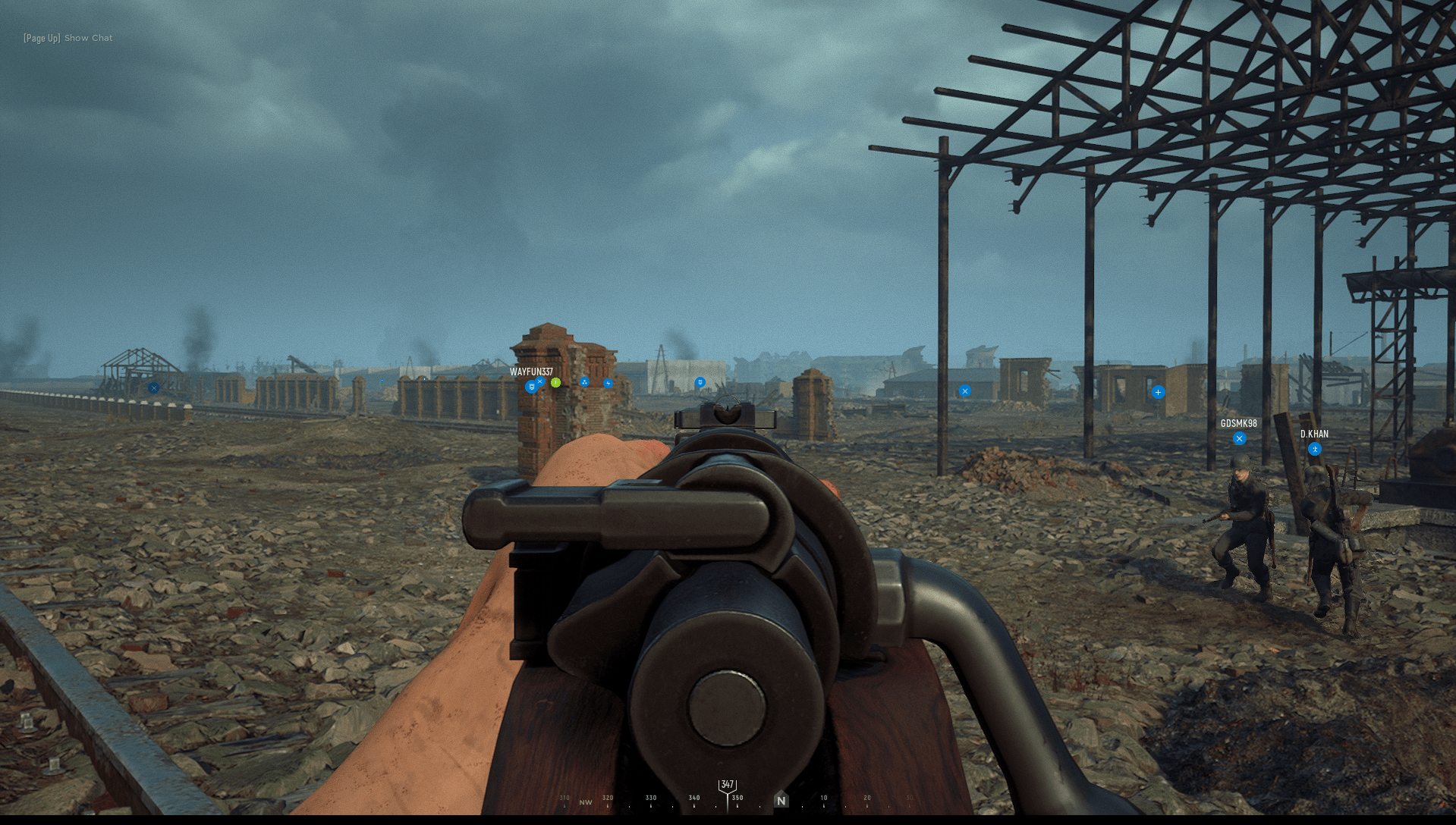The height and width of the screenshot is (825, 1456).
Task: Click the N marker on the compass bar
Action: pos(781,800)
